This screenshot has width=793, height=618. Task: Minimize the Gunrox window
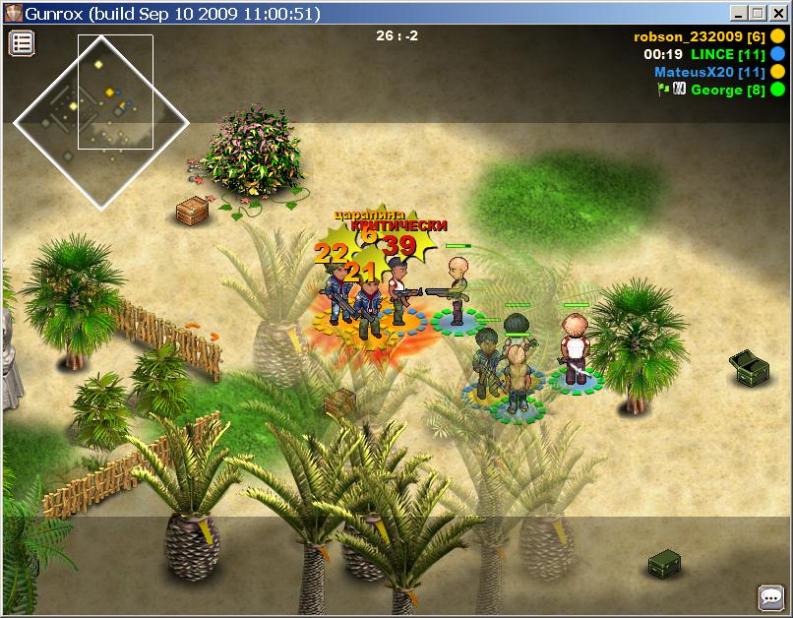(738, 13)
